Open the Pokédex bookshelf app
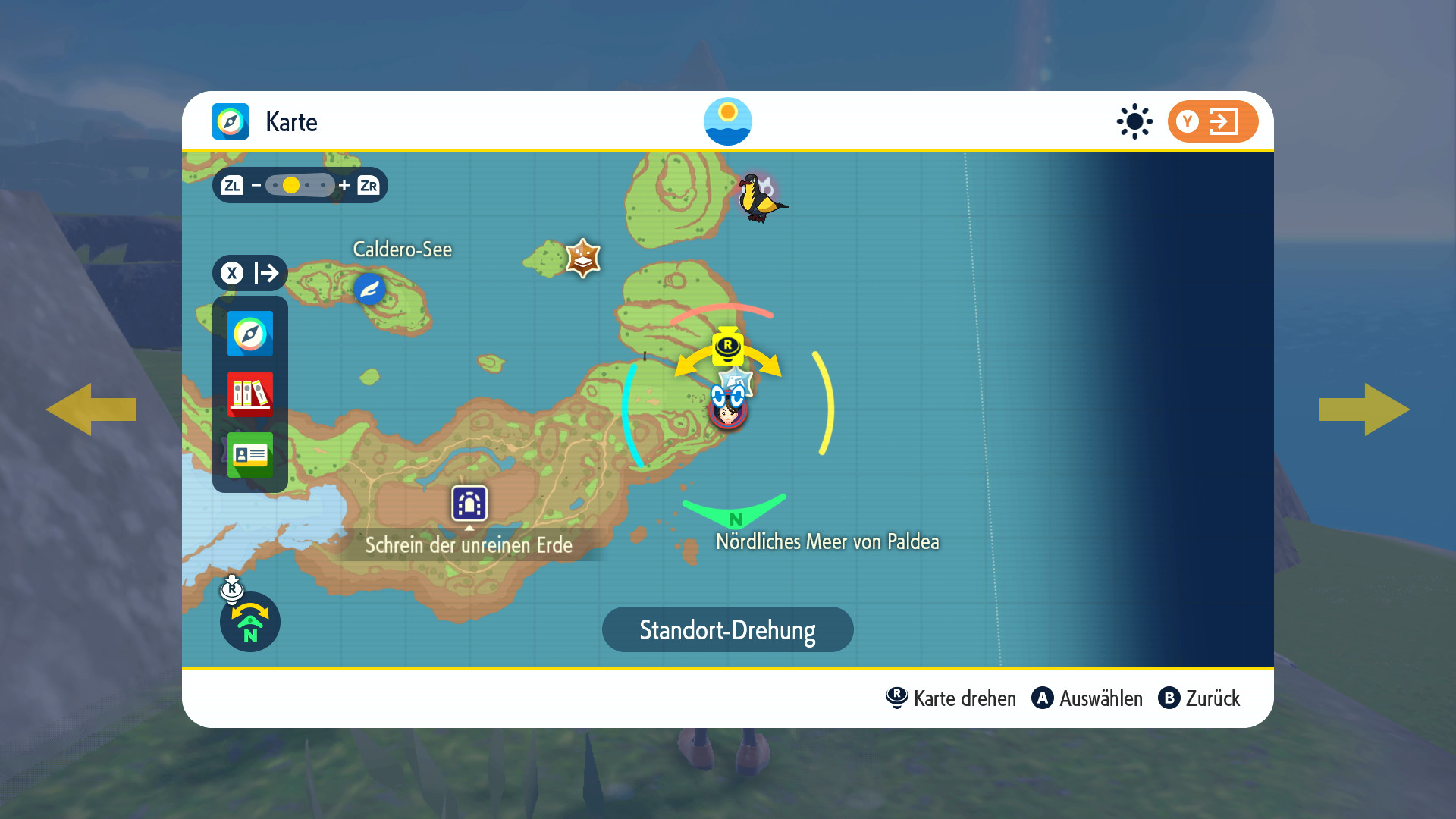Screen dimensions: 1456x819 [249, 394]
